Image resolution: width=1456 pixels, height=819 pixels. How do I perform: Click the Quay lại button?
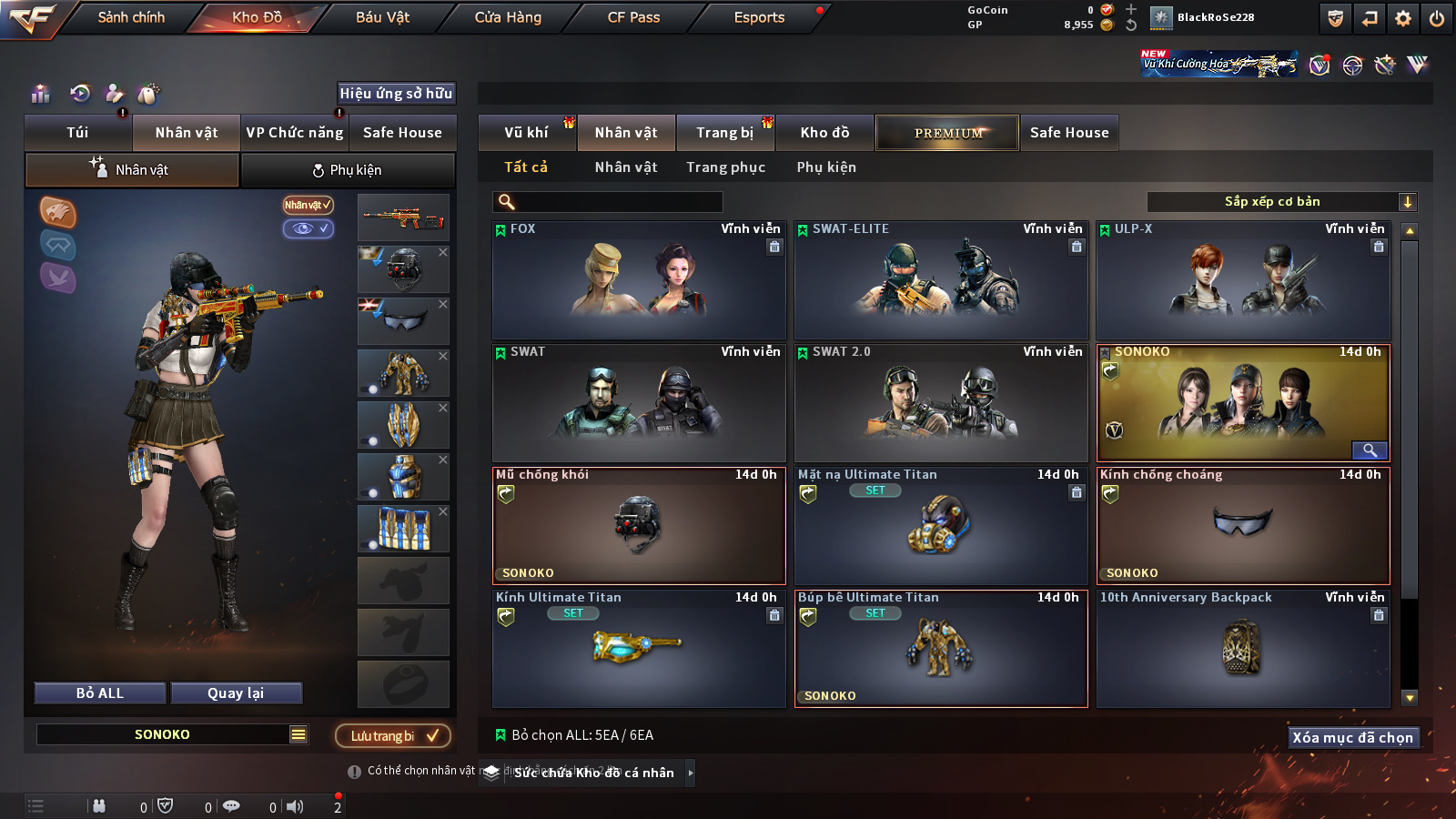[x=236, y=693]
